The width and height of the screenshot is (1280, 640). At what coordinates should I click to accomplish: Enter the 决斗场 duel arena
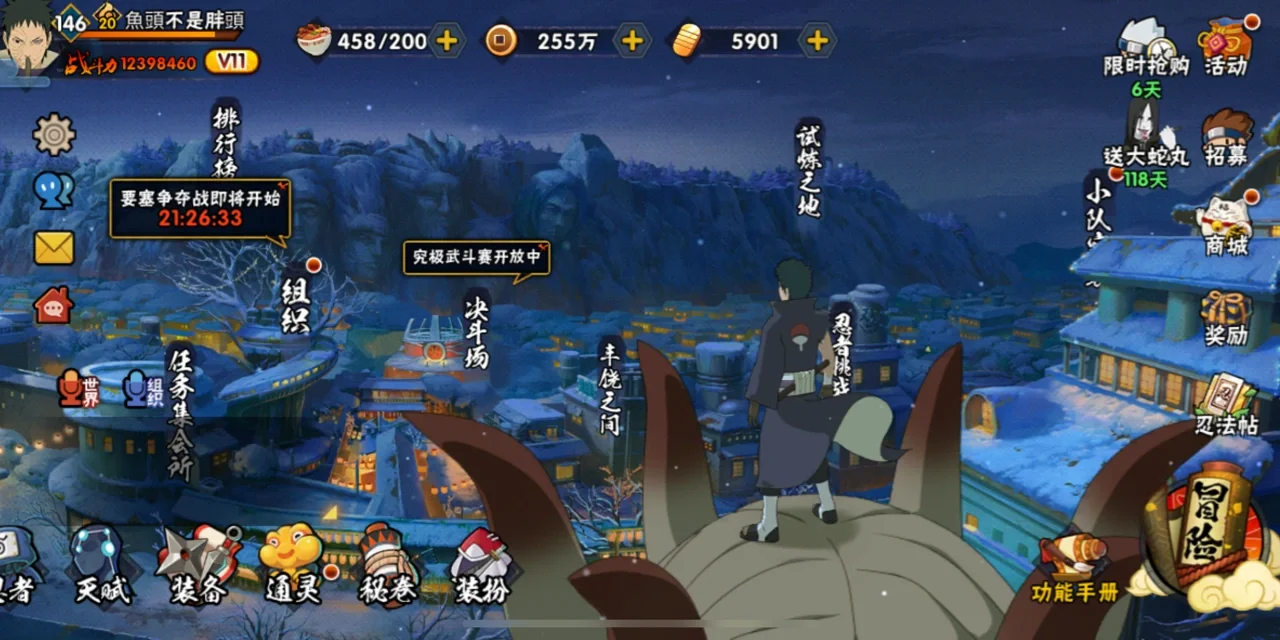point(478,330)
